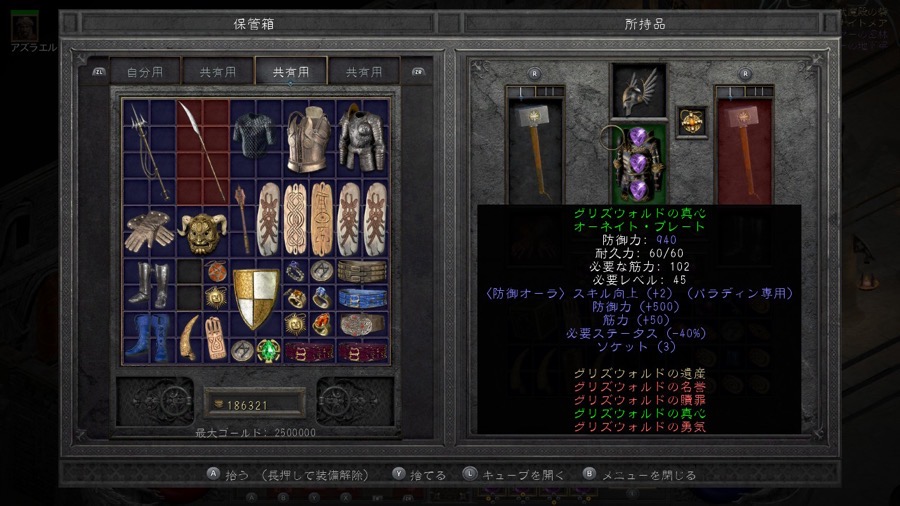Select the equipped winged helmet
The width and height of the screenshot is (900, 506).
(x=639, y=93)
